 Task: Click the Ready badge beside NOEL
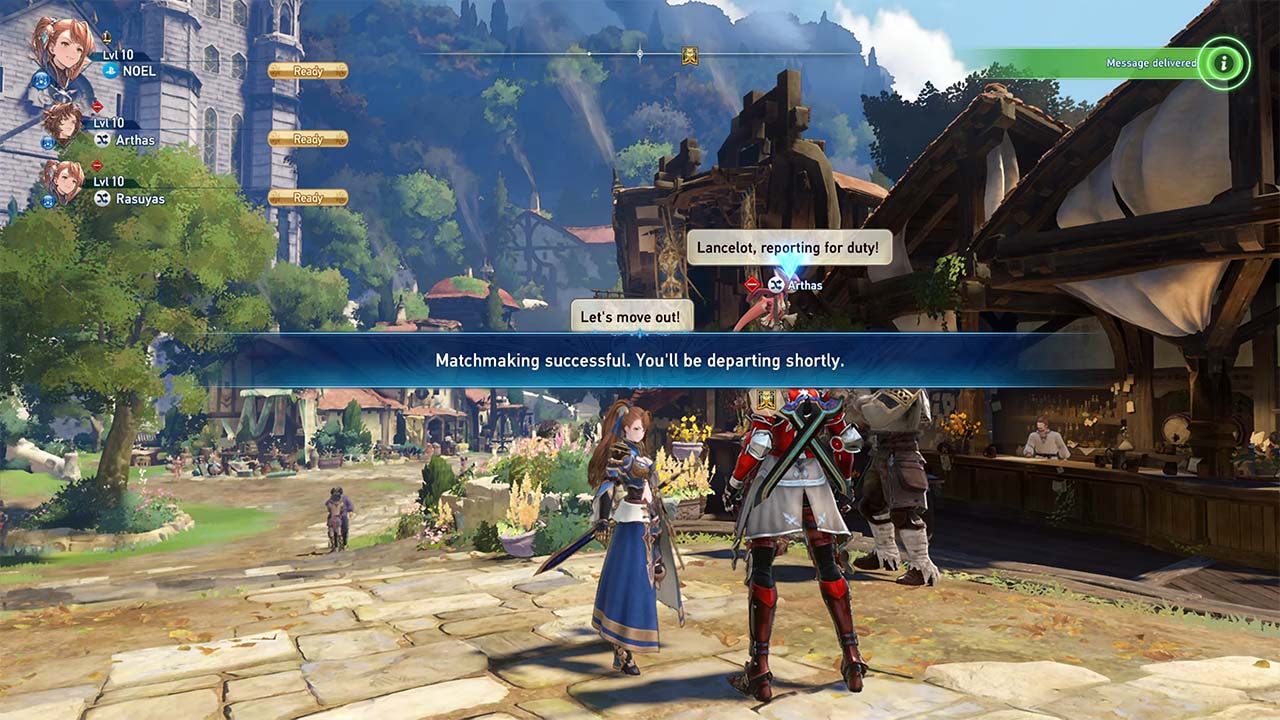[x=308, y=71]
